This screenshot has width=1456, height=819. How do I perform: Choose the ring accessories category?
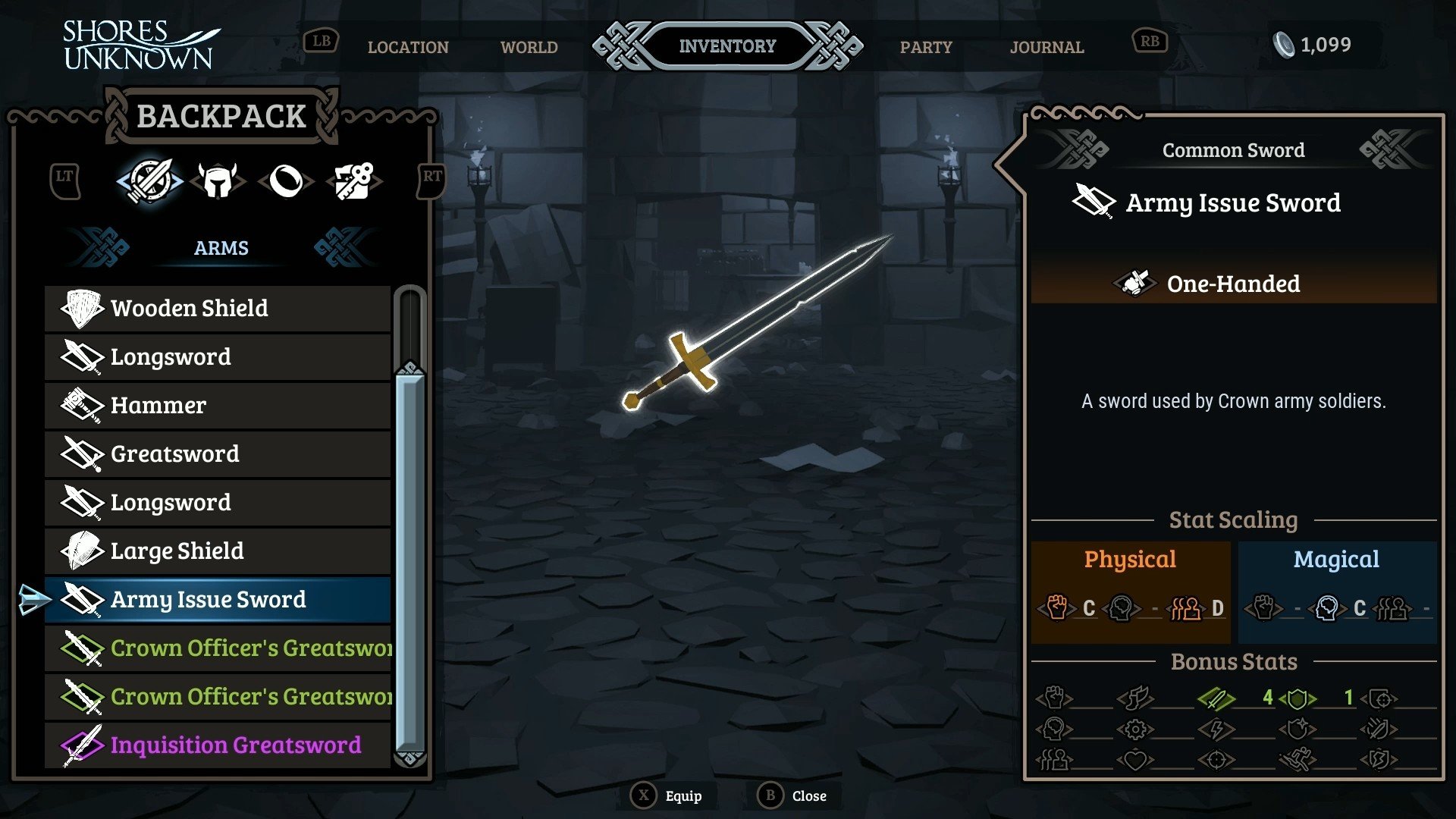(x=286, y=181)
